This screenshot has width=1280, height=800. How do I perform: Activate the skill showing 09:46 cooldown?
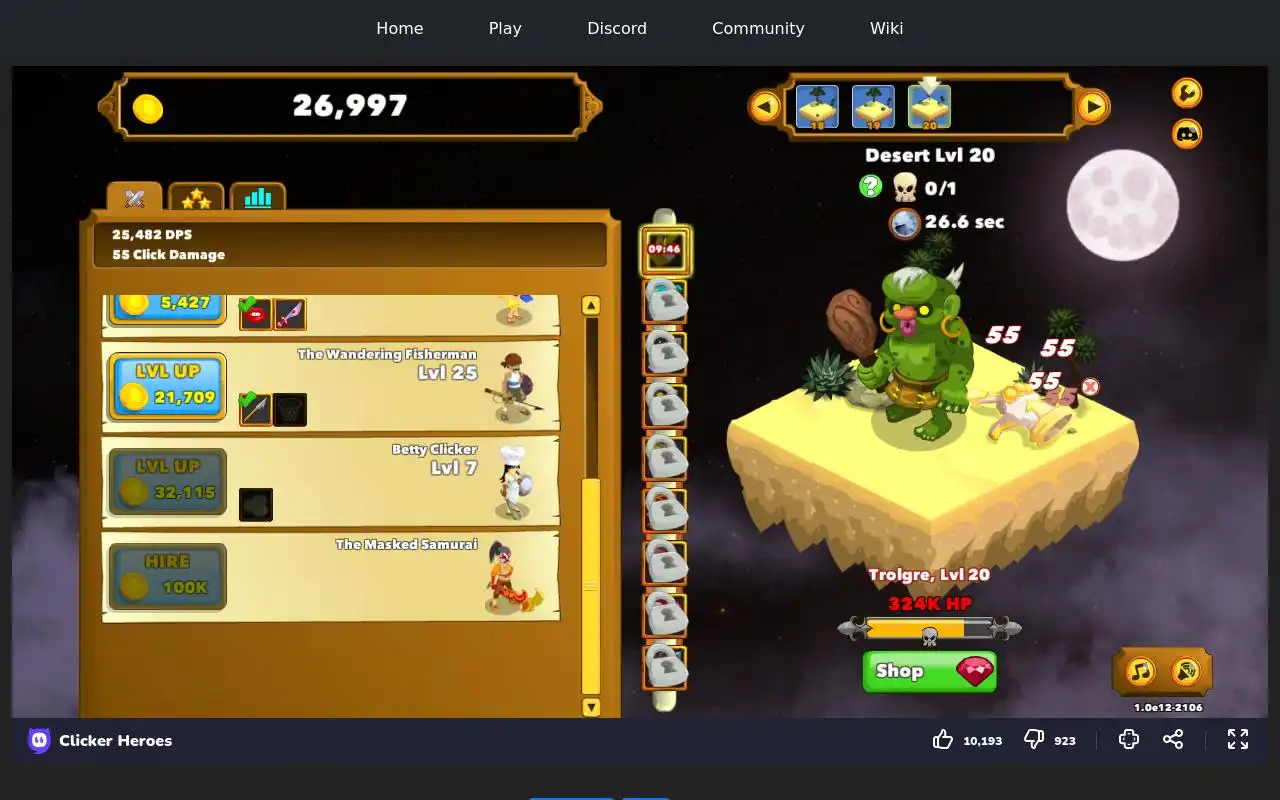665,250
